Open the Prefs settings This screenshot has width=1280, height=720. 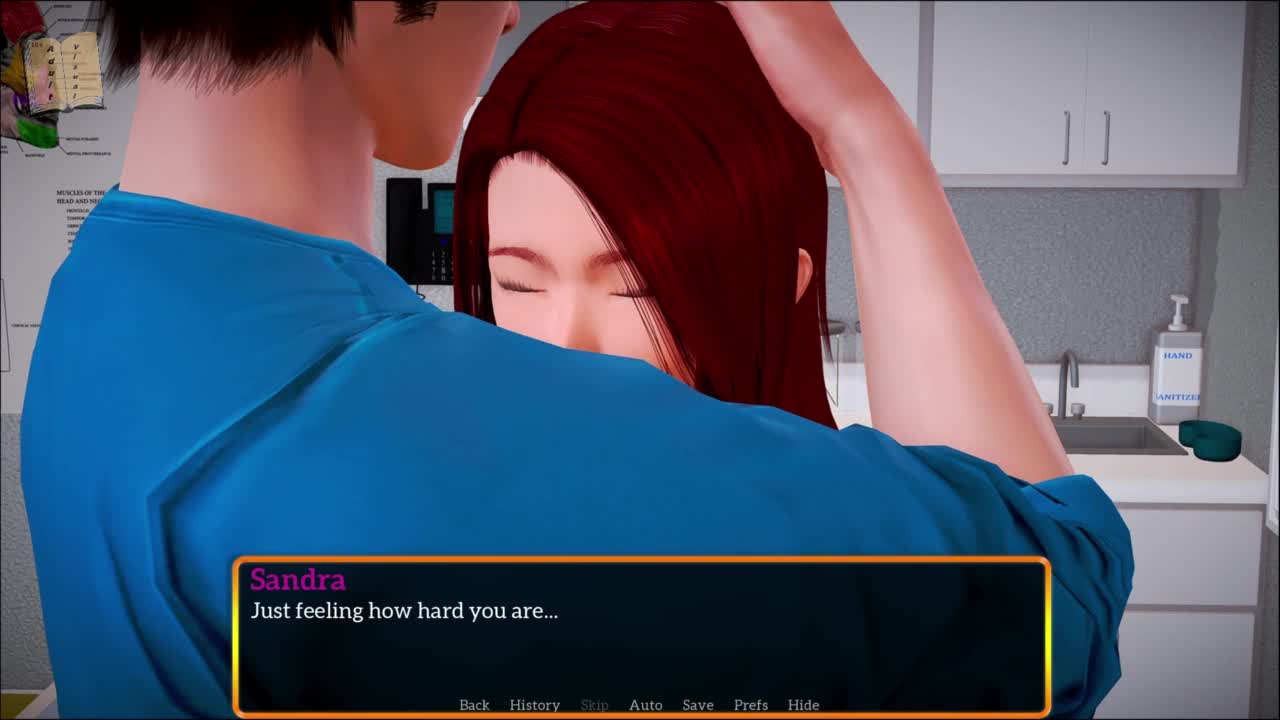coord(750,705)
